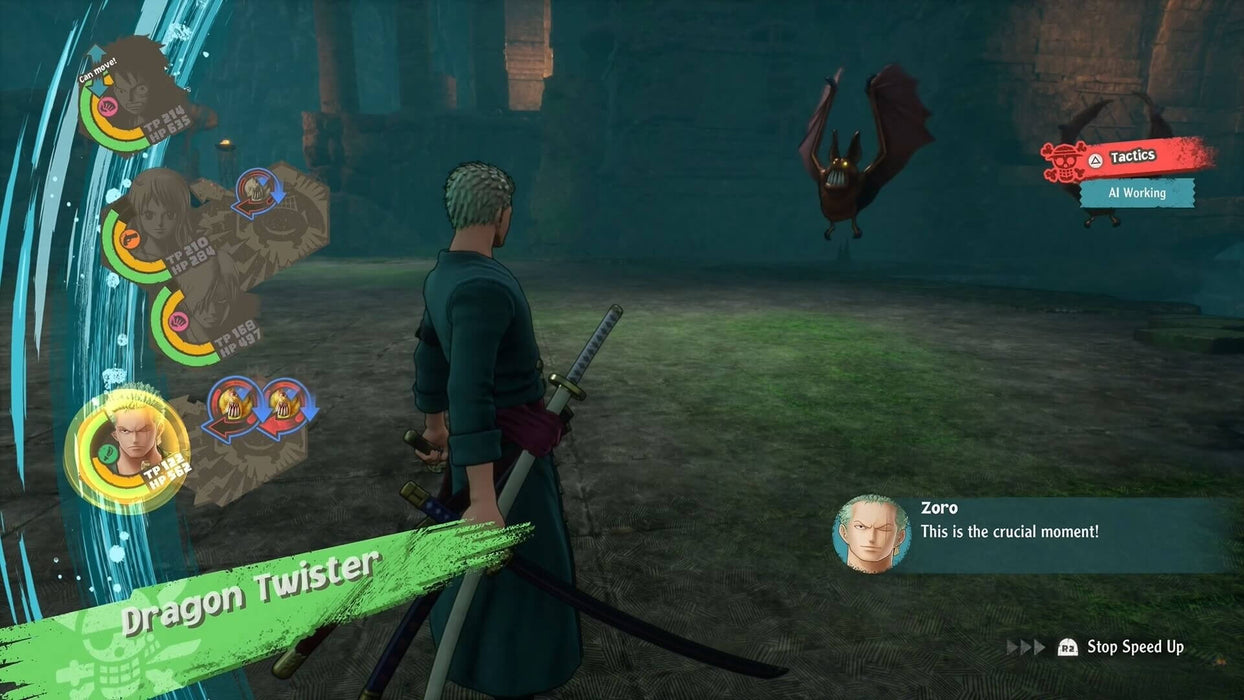This screenshot has height=700, width=1244.
Task: Select the enemy icon beside Nami's portrait
Action: coord(258,192)
